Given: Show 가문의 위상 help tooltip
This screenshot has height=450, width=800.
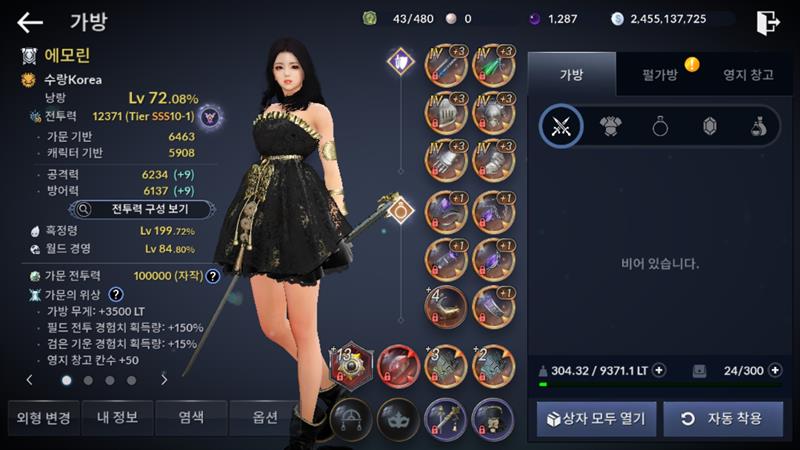Looking at the screenshot, I should point(116,294).
